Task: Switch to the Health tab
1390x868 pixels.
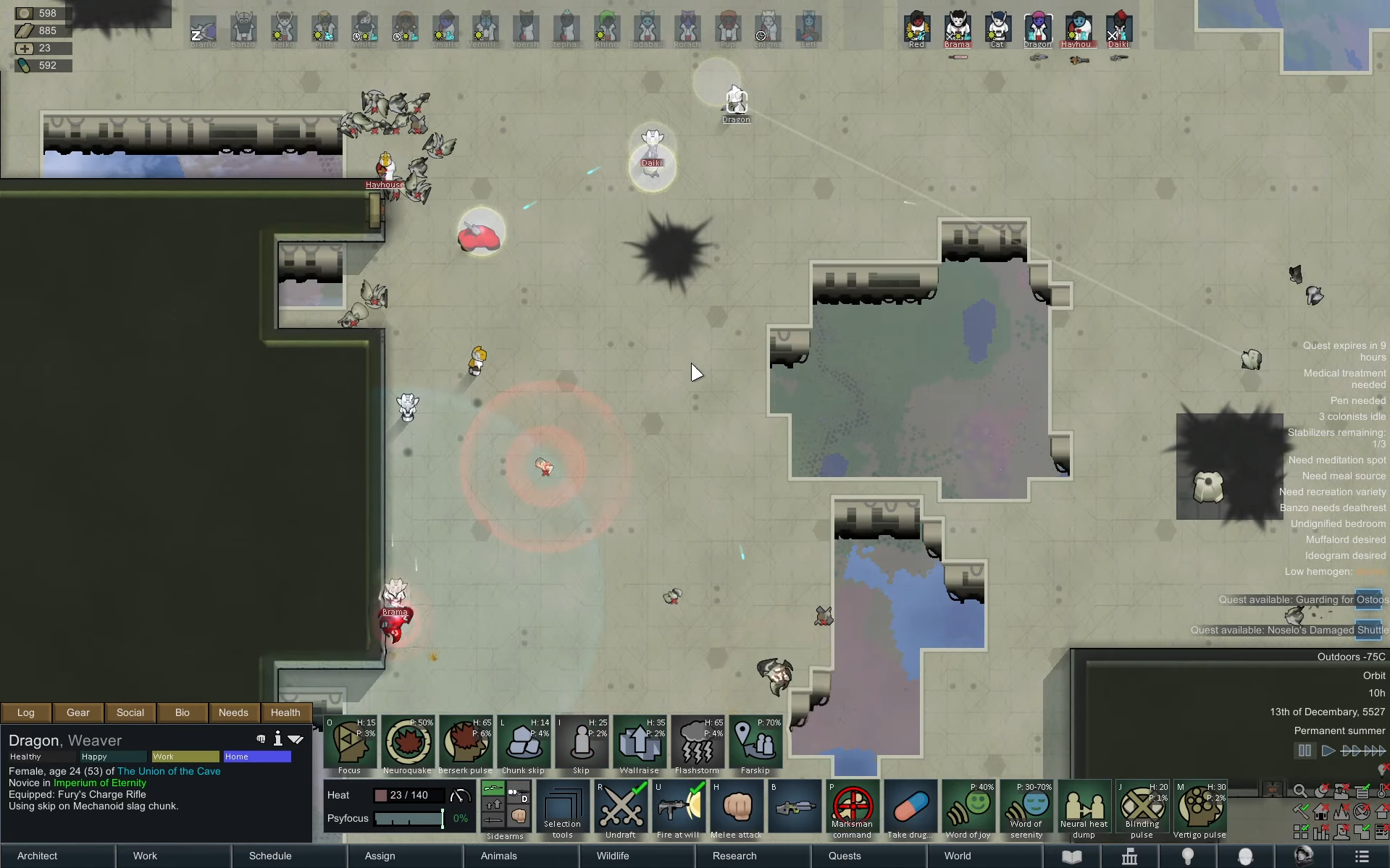Action: 285,712
